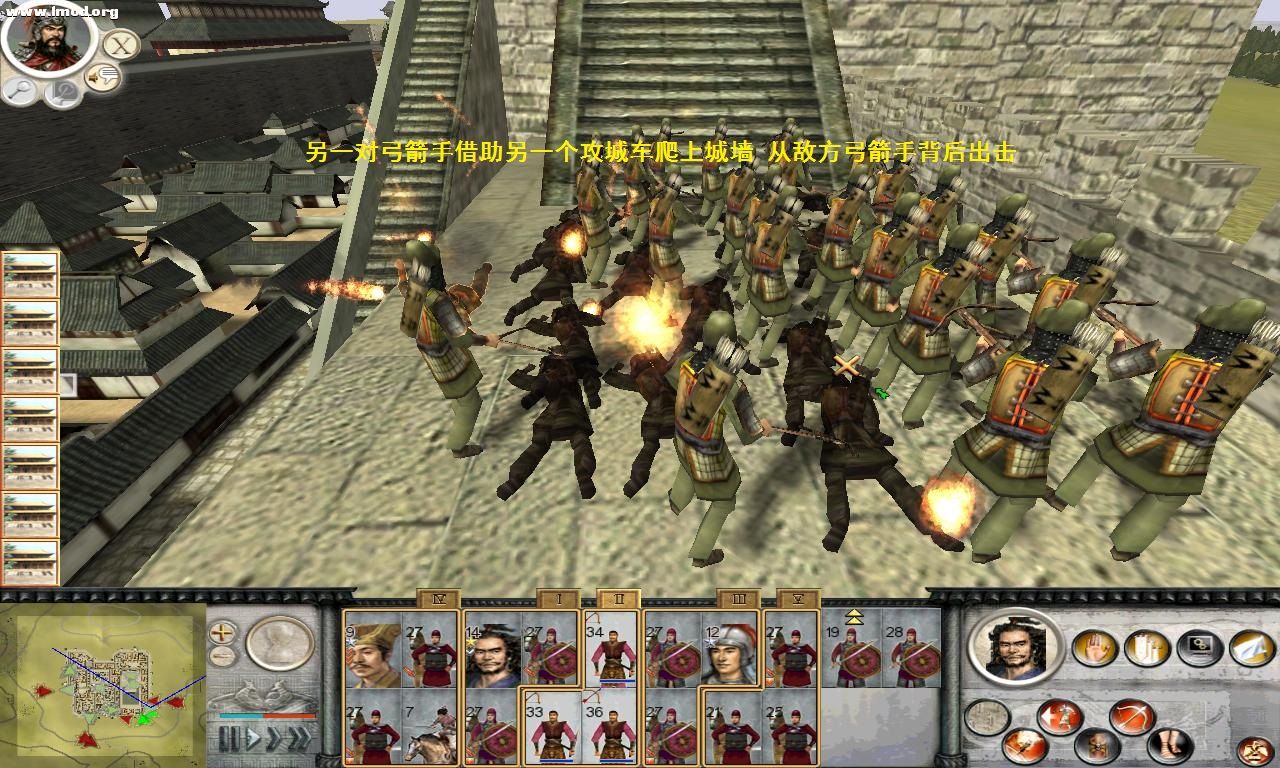Click the white banner ability icon

coord(1145,648)
